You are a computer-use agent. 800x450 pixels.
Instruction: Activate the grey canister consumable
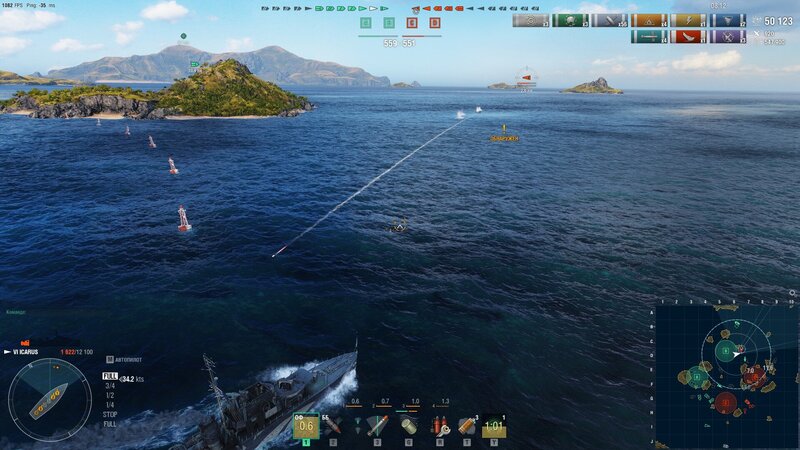tap(408, 426)
